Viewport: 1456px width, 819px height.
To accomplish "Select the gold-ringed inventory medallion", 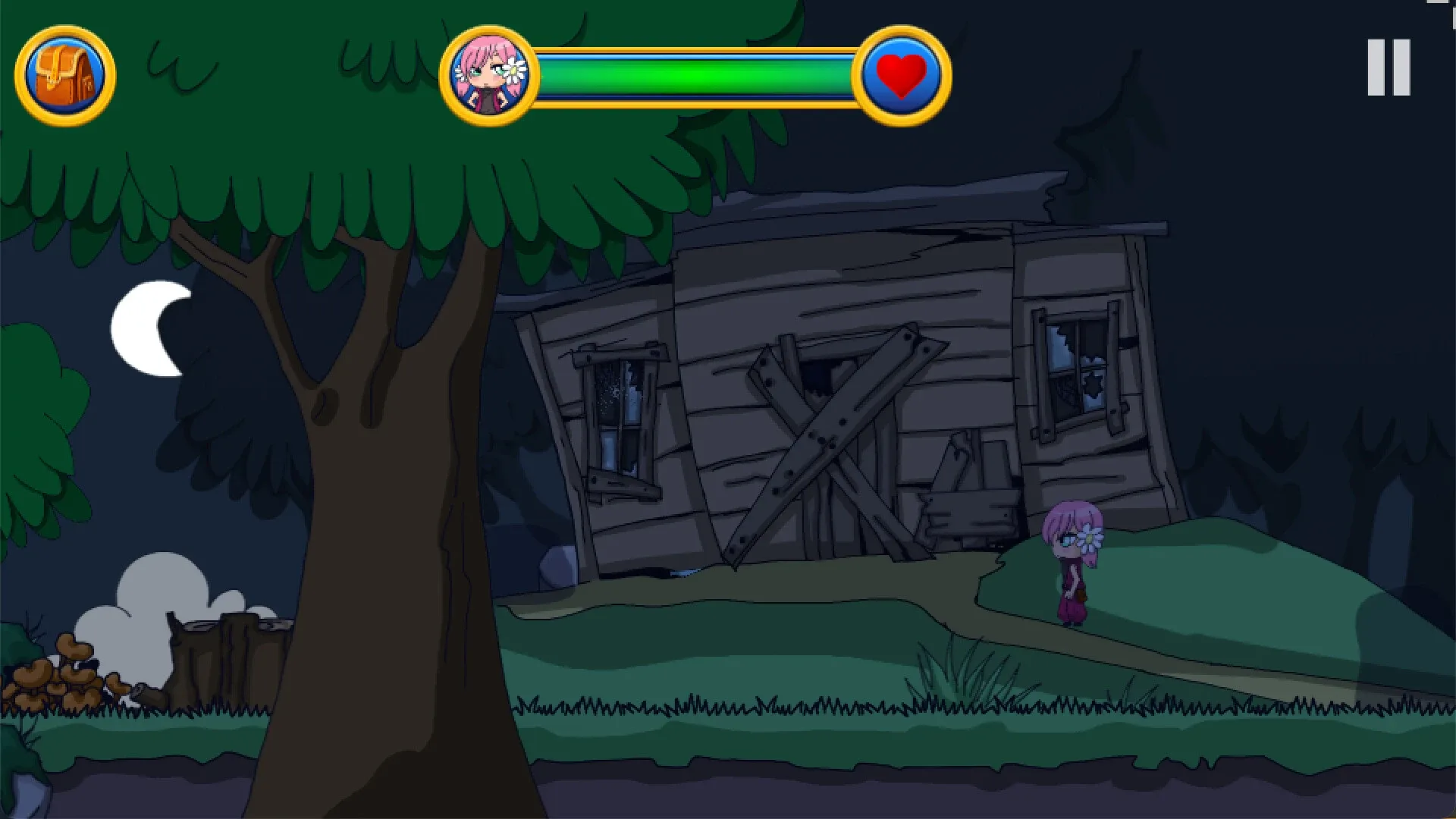I will coord(68,74).
